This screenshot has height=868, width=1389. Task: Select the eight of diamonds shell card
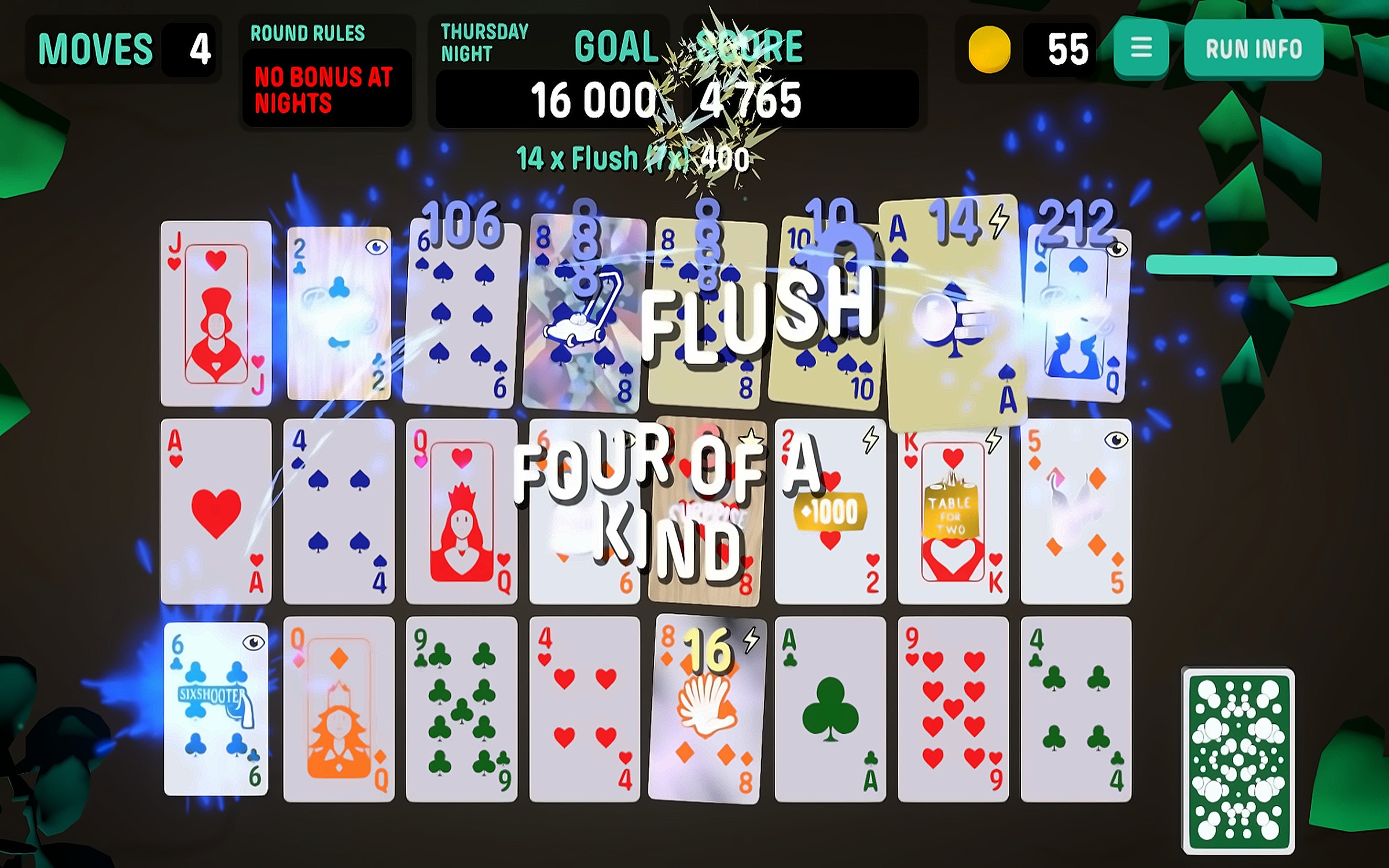click(x=707, y=709)
